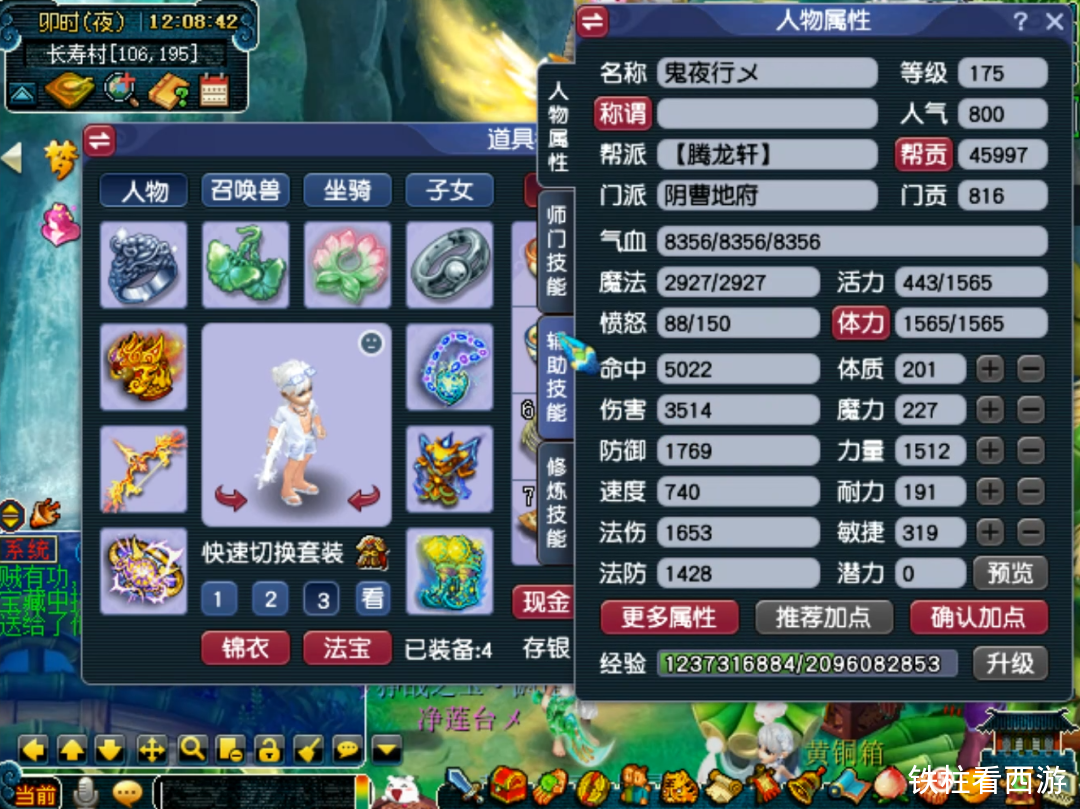Image resolution: width=1080 pixels, height=809 pixels.
Task: Select quick-switch equipment set 2
Action: tap(270, 599)
